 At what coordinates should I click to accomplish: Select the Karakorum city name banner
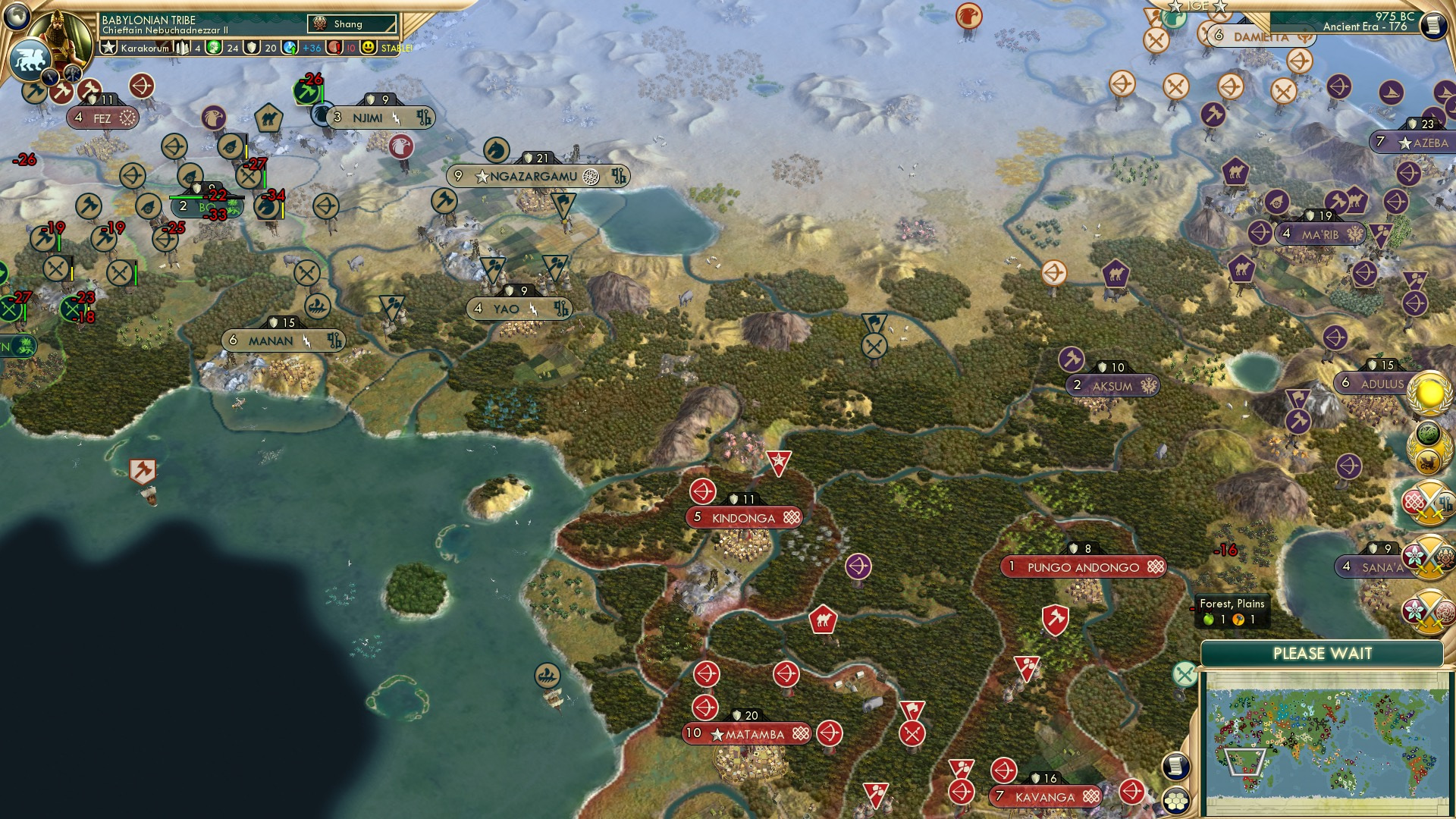pos(144,48)
